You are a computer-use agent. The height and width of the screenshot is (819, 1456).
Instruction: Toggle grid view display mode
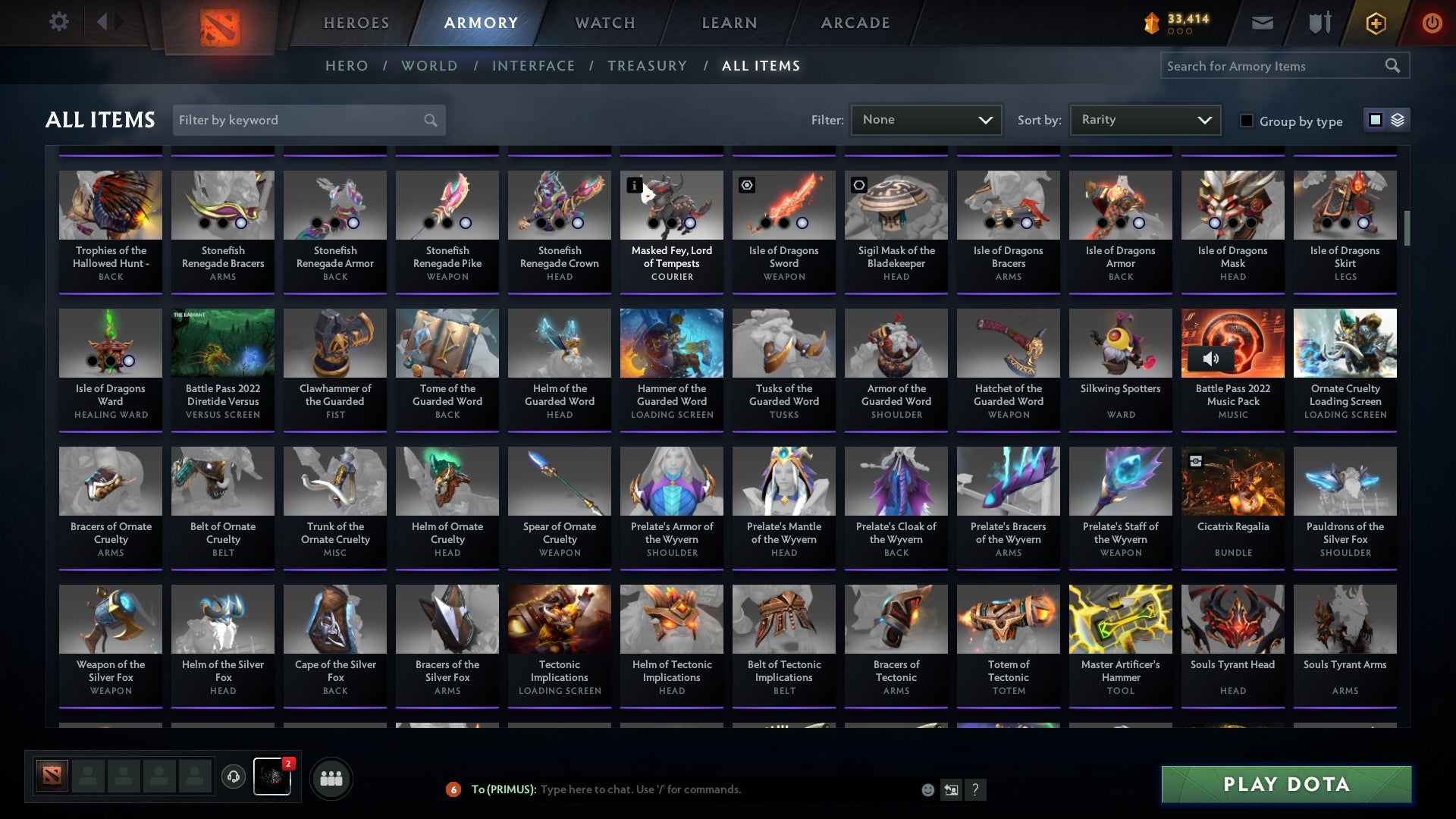click(1375, 120)
